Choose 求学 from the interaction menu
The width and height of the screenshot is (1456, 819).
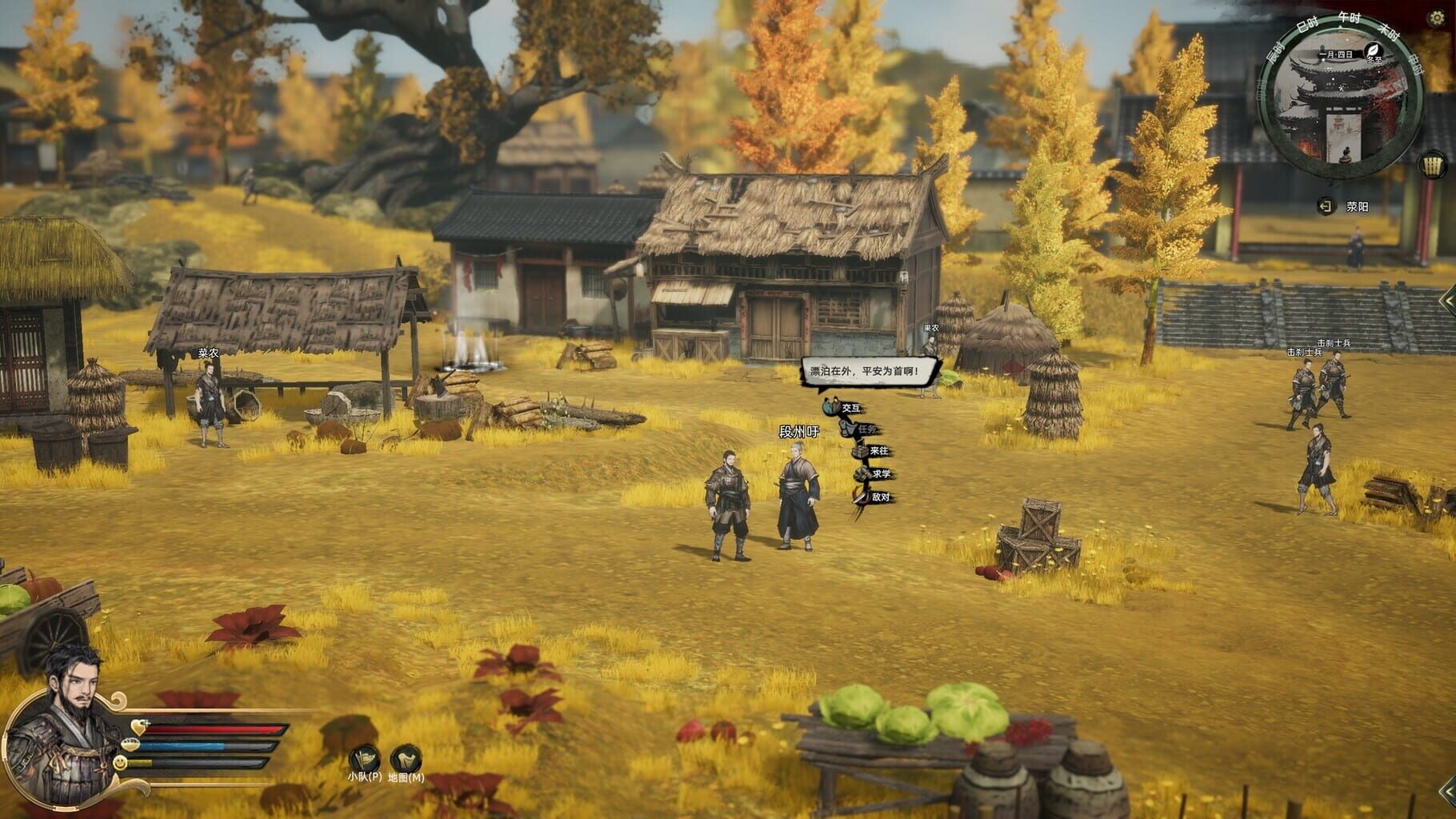pyautogui.click(x=864, y=473)
